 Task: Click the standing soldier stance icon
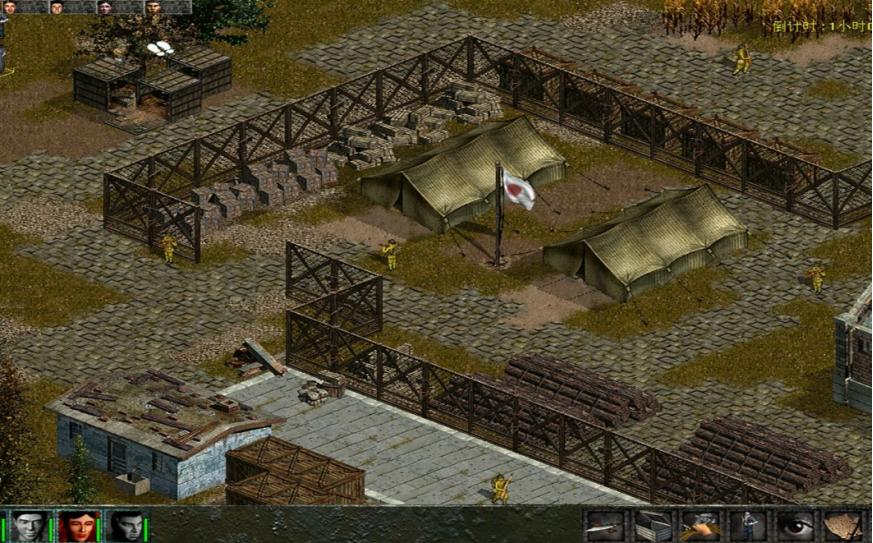click(747, 526)
